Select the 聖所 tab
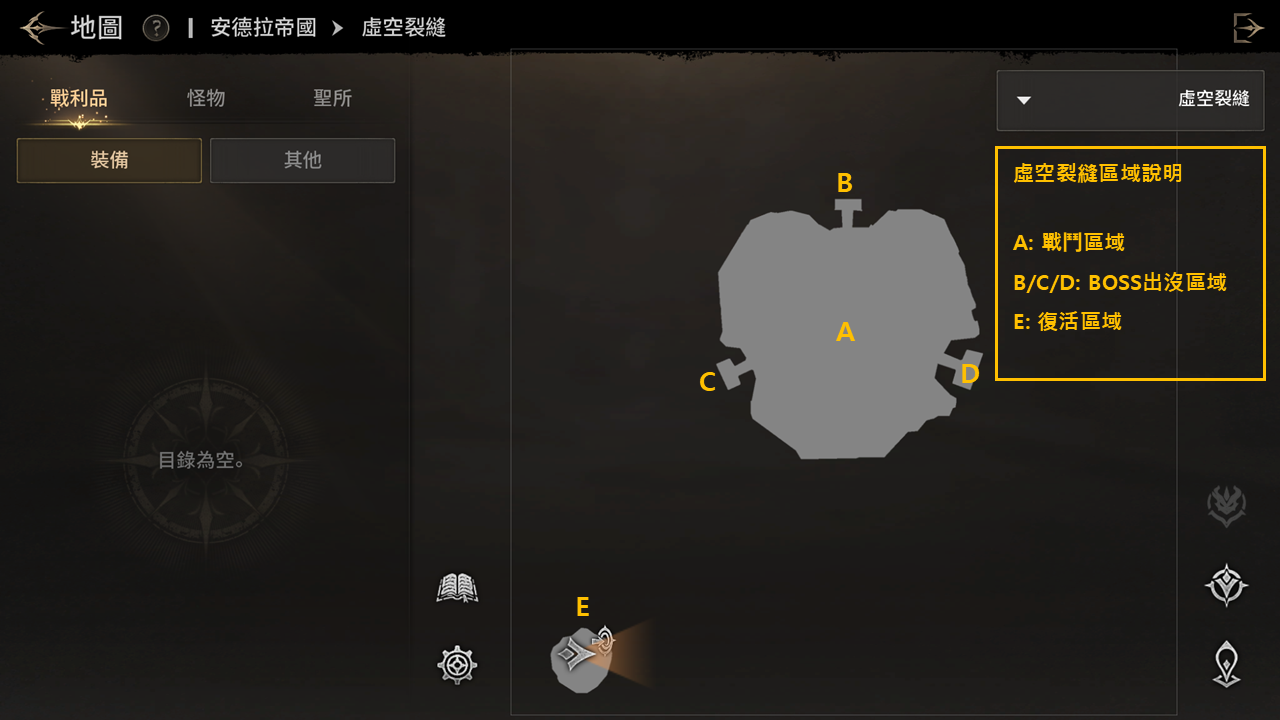1280x720 pixels. (332, 98)
